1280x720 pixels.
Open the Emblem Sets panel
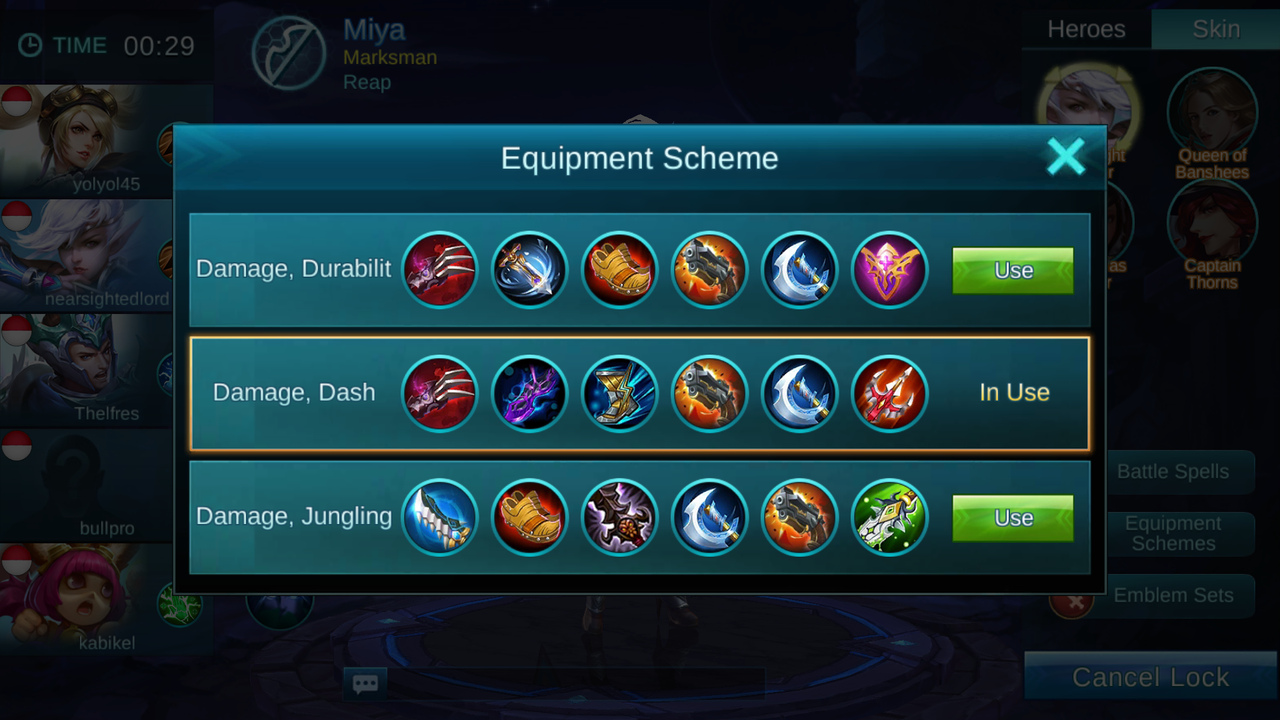click(1172, 595)
